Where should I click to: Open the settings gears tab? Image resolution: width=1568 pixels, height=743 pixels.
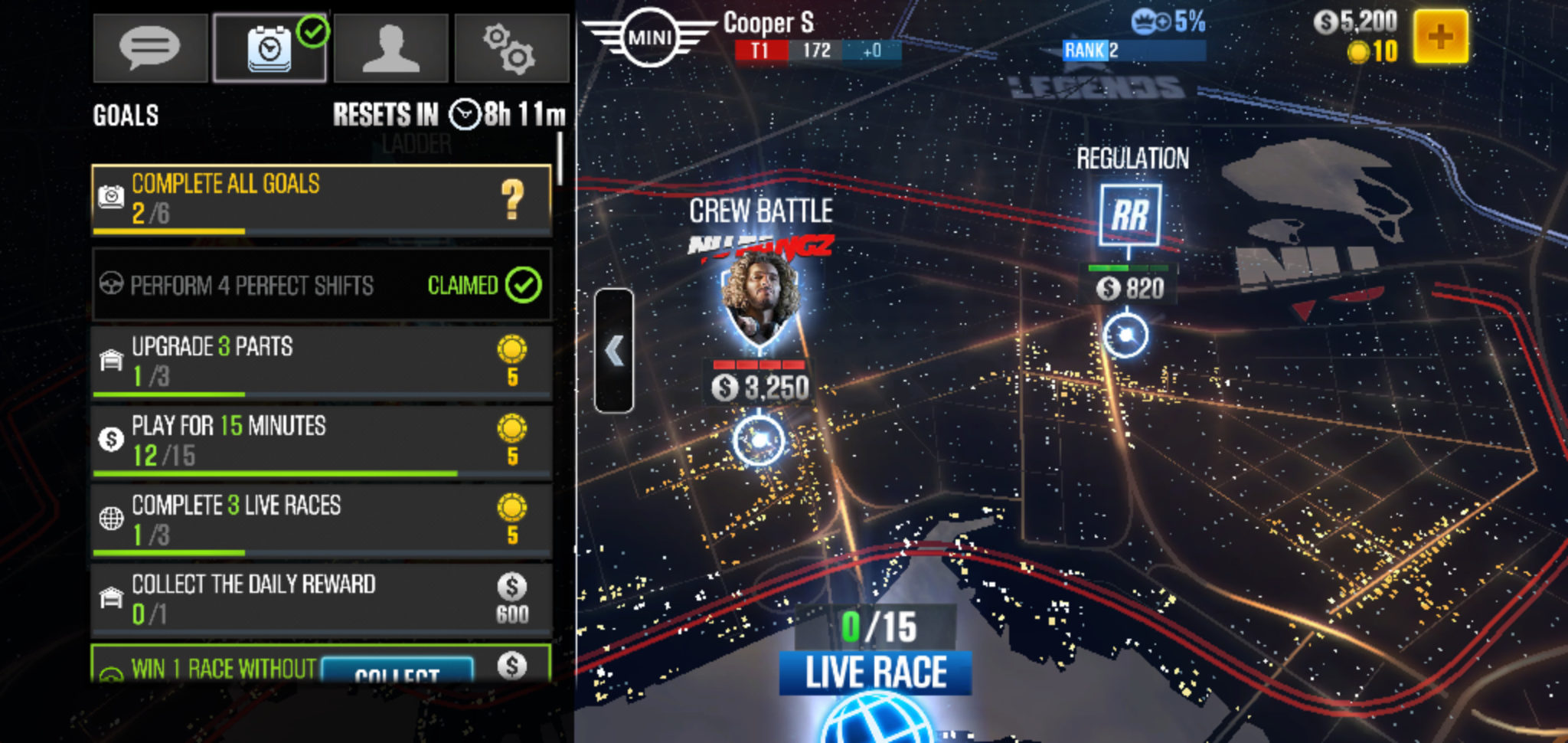coord(511,47)
